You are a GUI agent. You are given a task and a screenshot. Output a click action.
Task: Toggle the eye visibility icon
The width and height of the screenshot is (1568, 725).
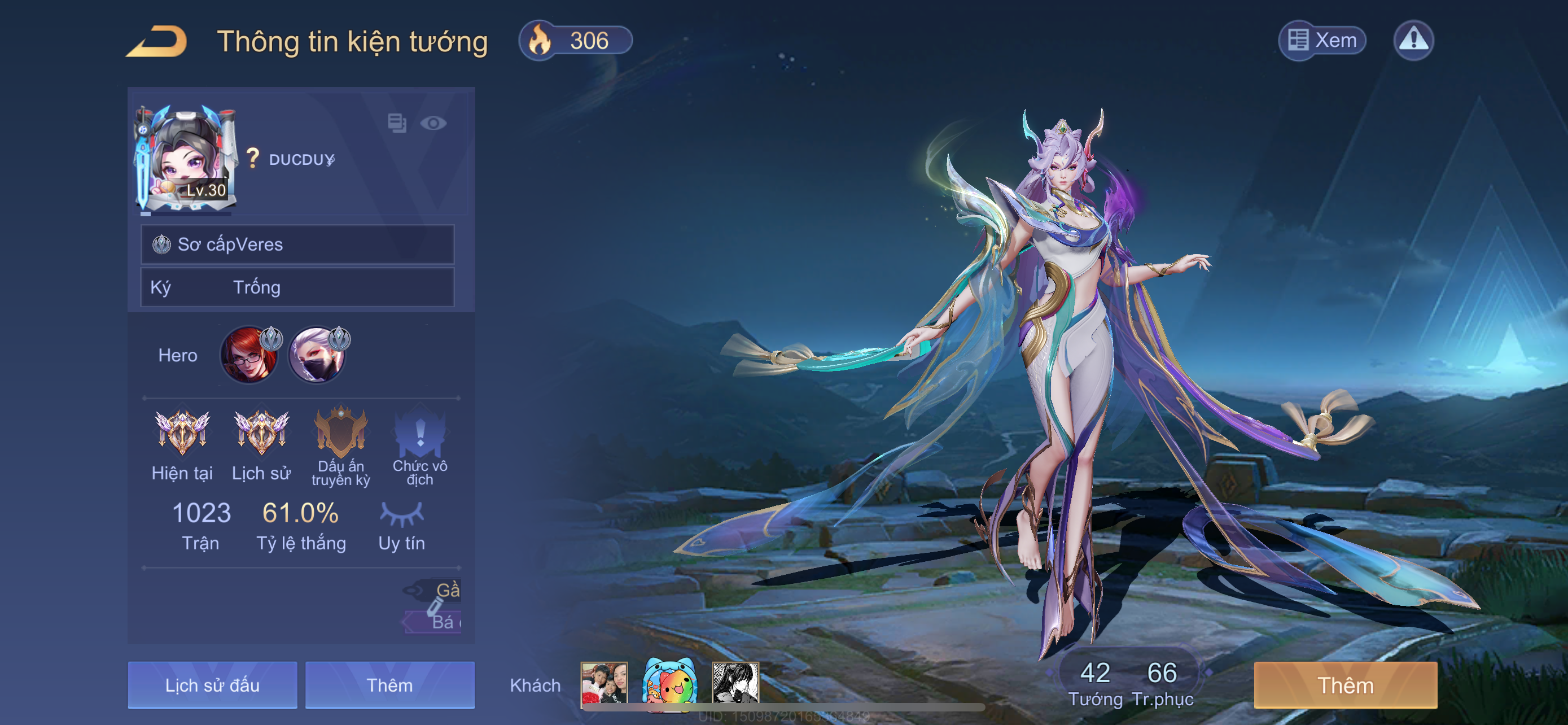(x=433, y=124)
